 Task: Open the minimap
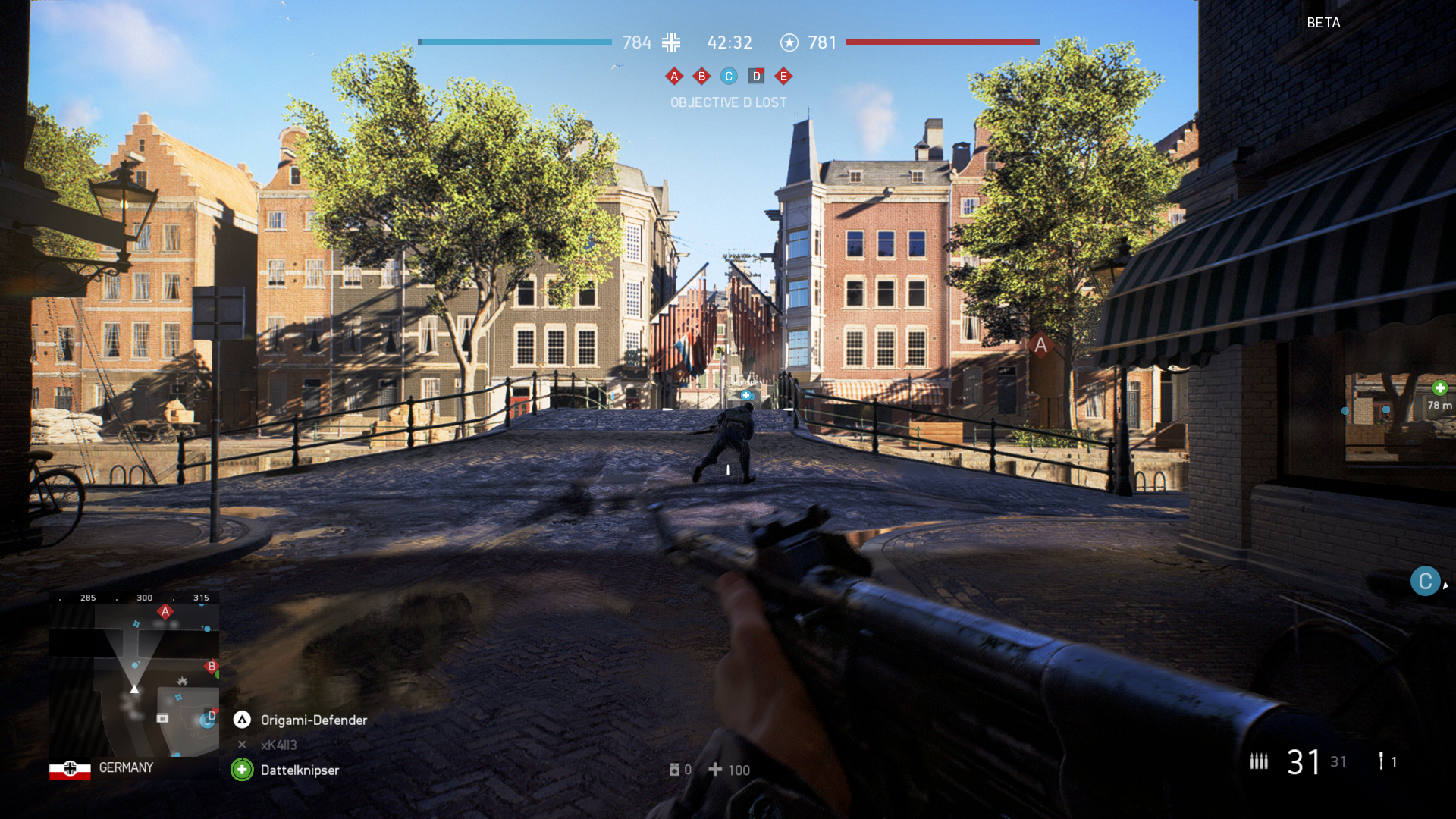[x=135, y=679]
